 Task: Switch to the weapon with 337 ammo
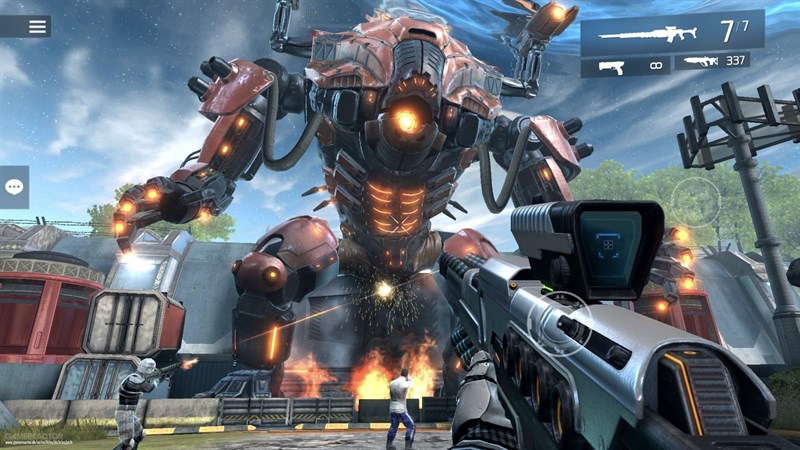coord(712,62)
